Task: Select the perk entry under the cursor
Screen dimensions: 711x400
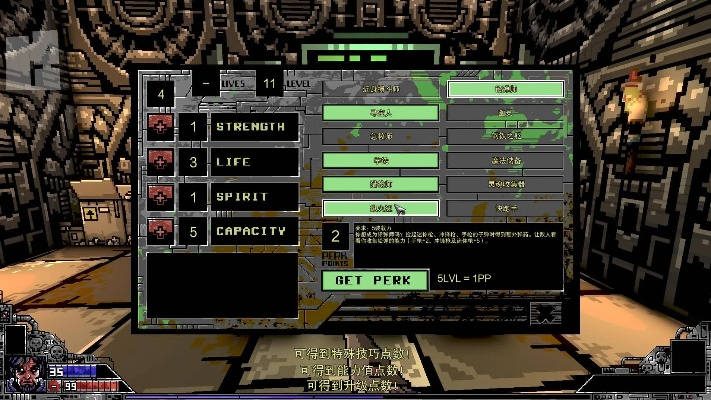Action: click(x=380, y=208)
